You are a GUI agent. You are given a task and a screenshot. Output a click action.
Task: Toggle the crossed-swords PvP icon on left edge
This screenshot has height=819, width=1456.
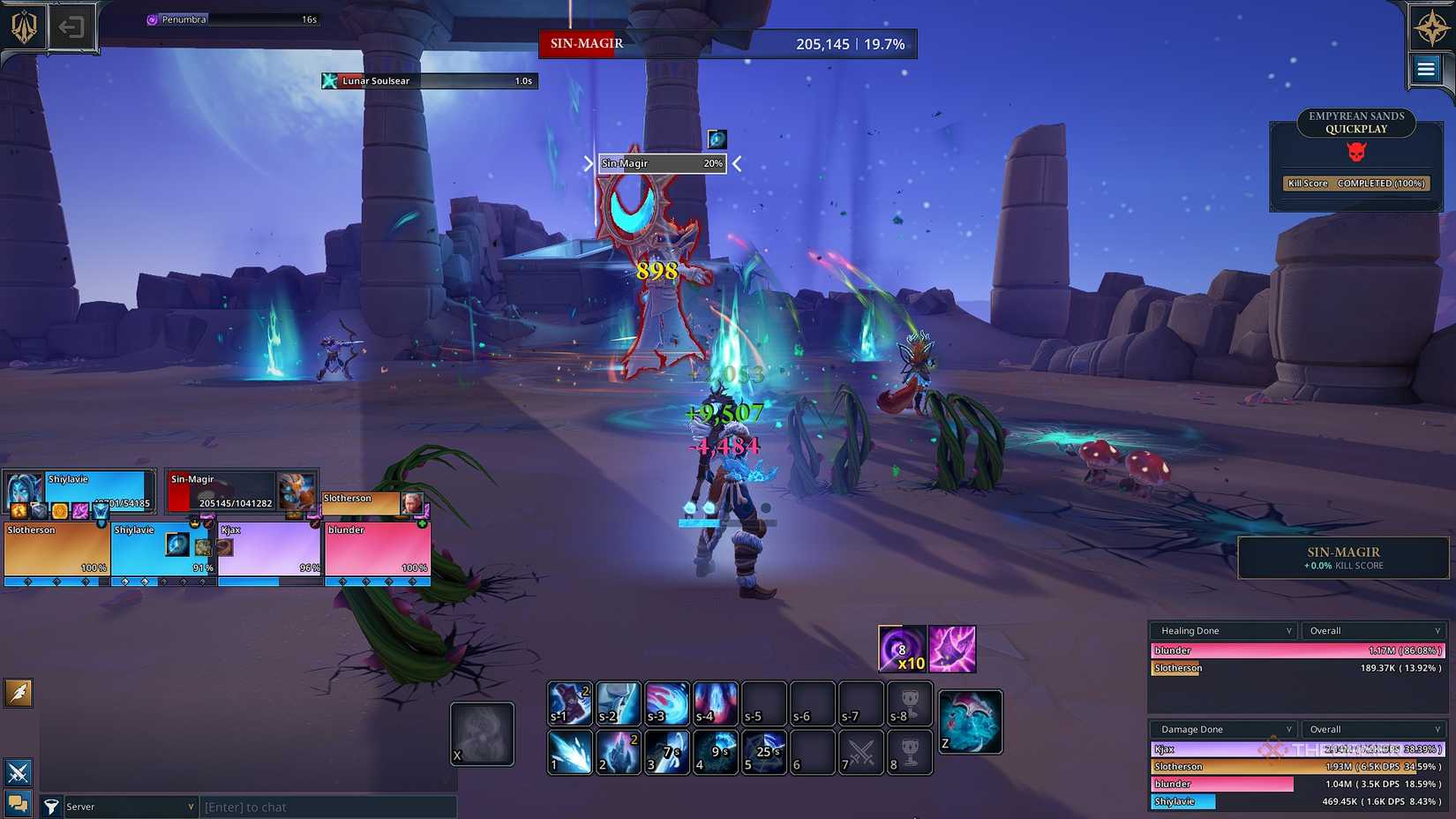point(18,772)
